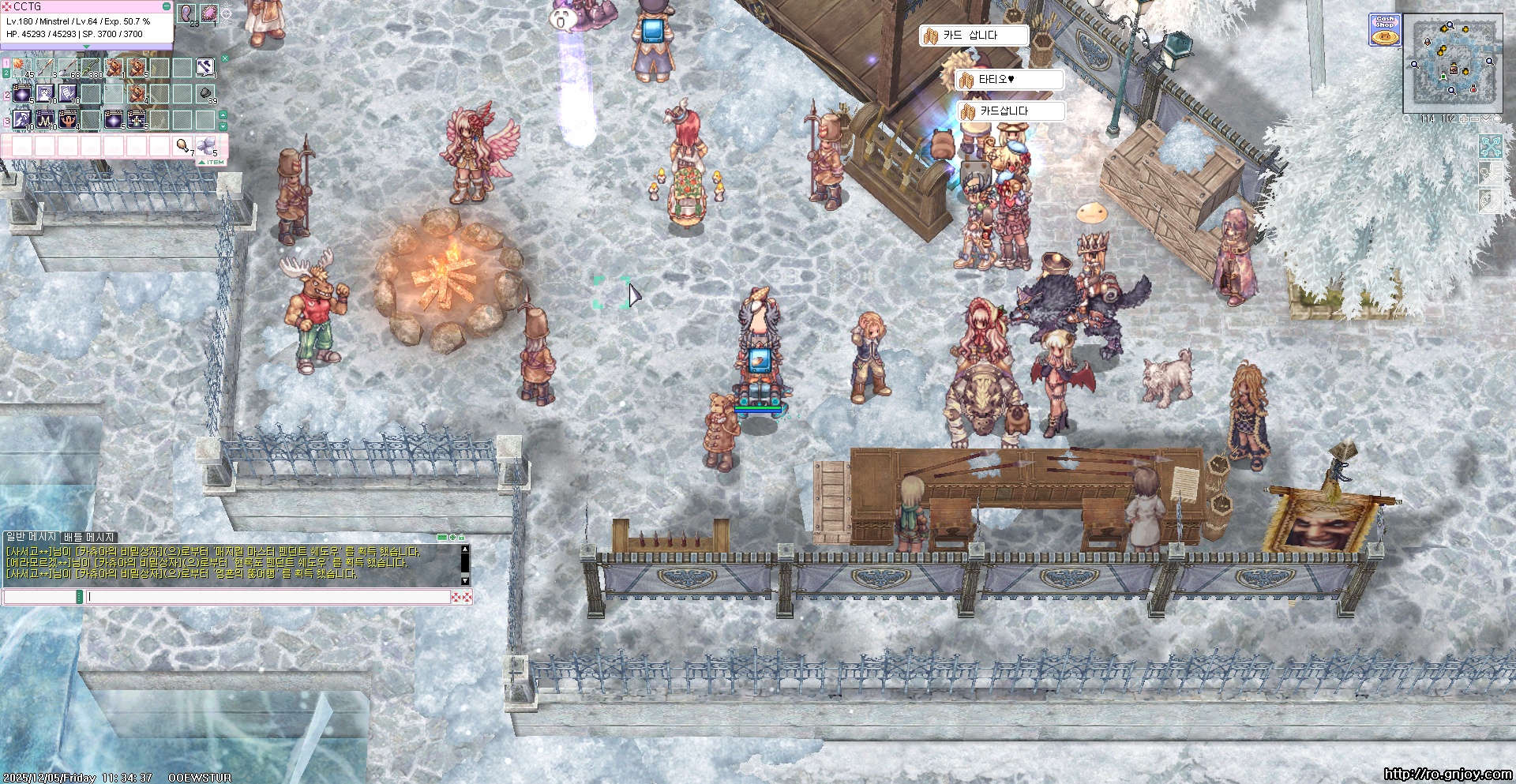Image resolution: width=1516 pixels, height=784 pixels.
Task: Zoom in the minimap with plus button
Action: point(1464,119)
